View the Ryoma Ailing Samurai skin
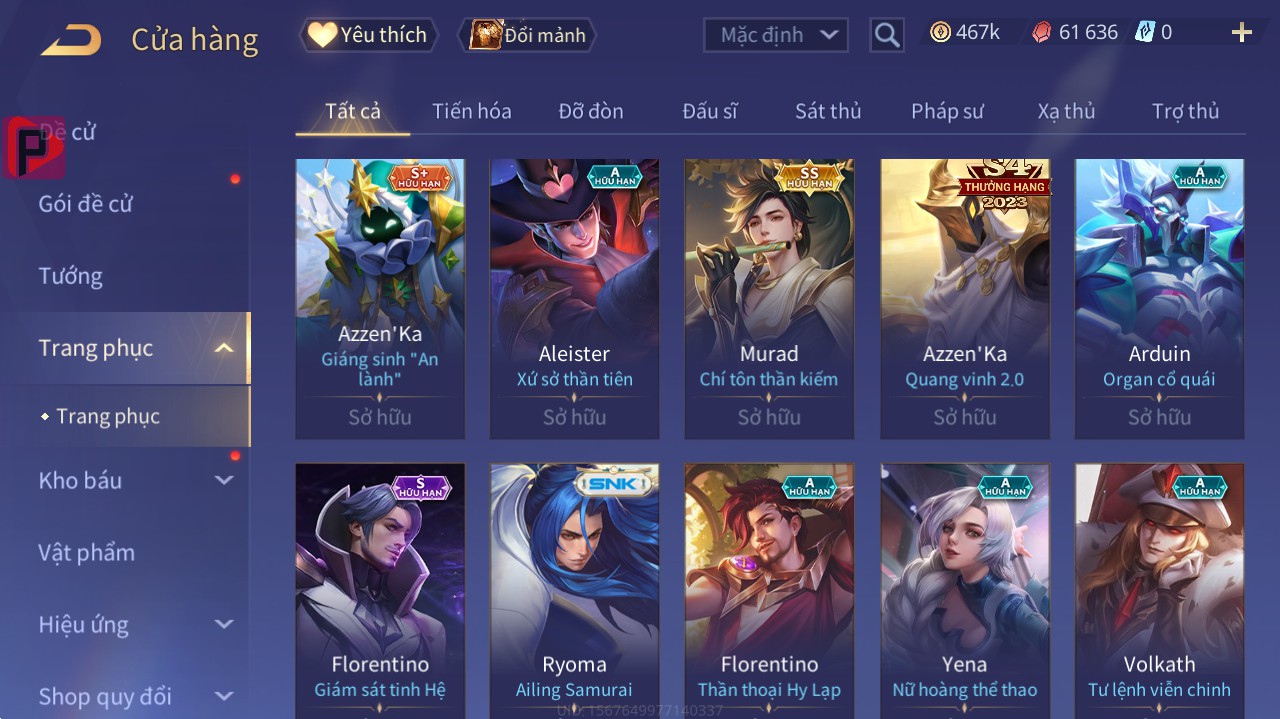1280x719 pixels. 574,590
